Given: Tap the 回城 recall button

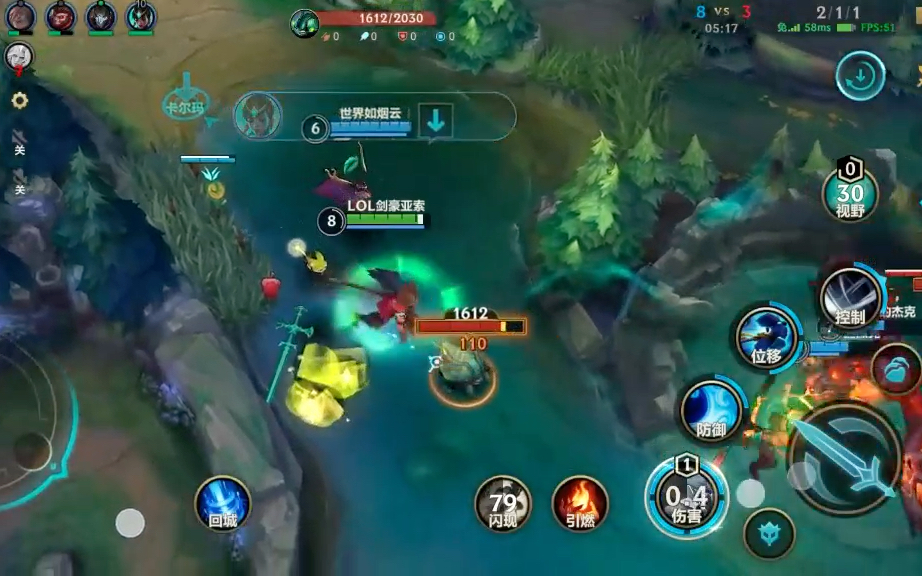Looking at the screenshot, I should coord(221,502).
